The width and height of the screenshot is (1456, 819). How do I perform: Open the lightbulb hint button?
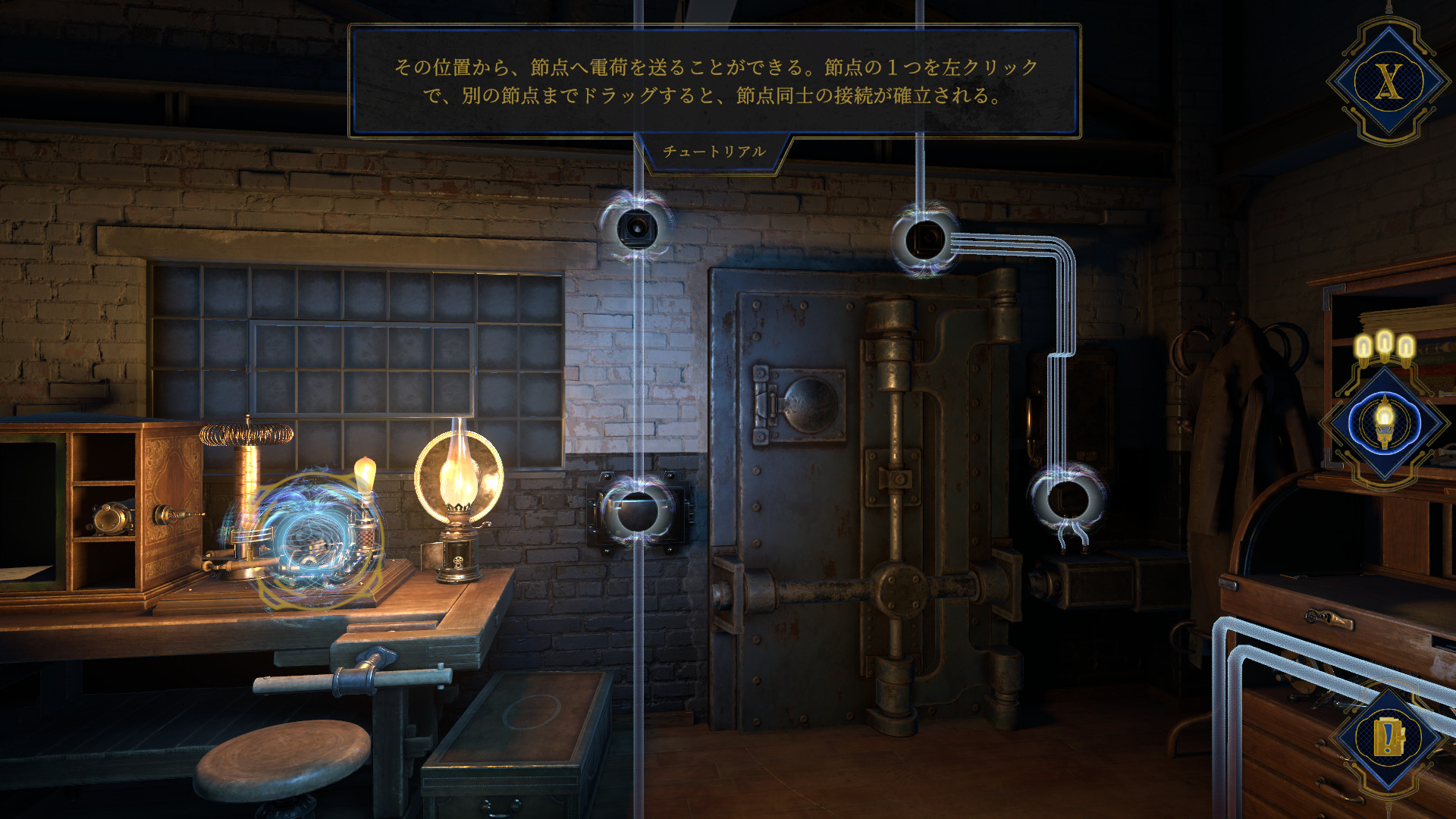(1385, 423)
